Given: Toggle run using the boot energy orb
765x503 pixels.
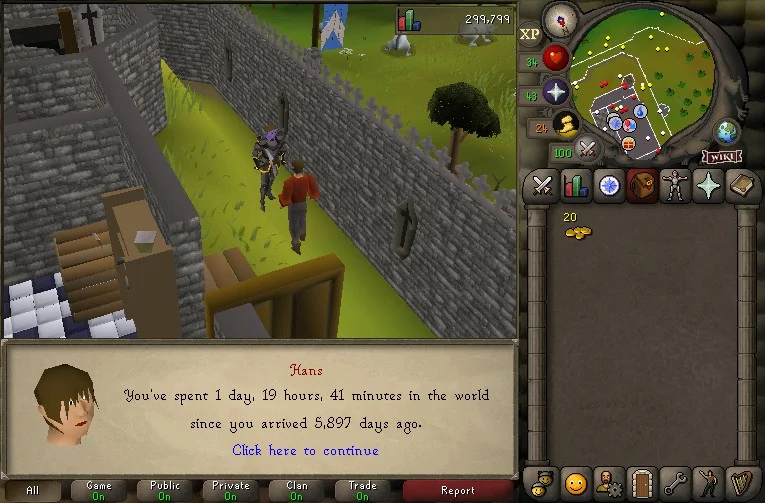Looking at the screenshot, I should pyautogui.click(x=567, y=124).
